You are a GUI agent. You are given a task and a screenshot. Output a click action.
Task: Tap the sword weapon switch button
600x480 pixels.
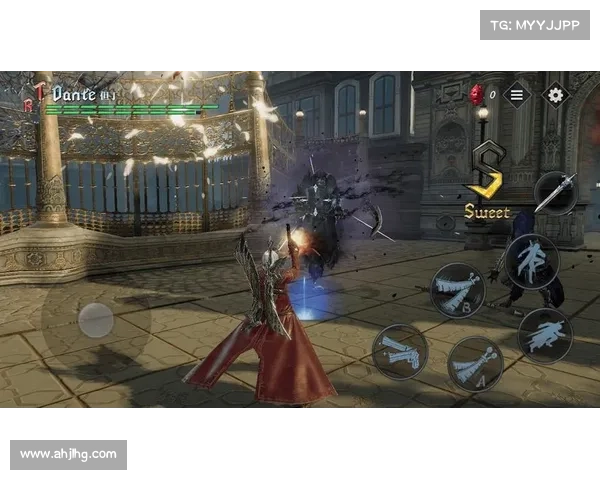[x=553, y=192]
